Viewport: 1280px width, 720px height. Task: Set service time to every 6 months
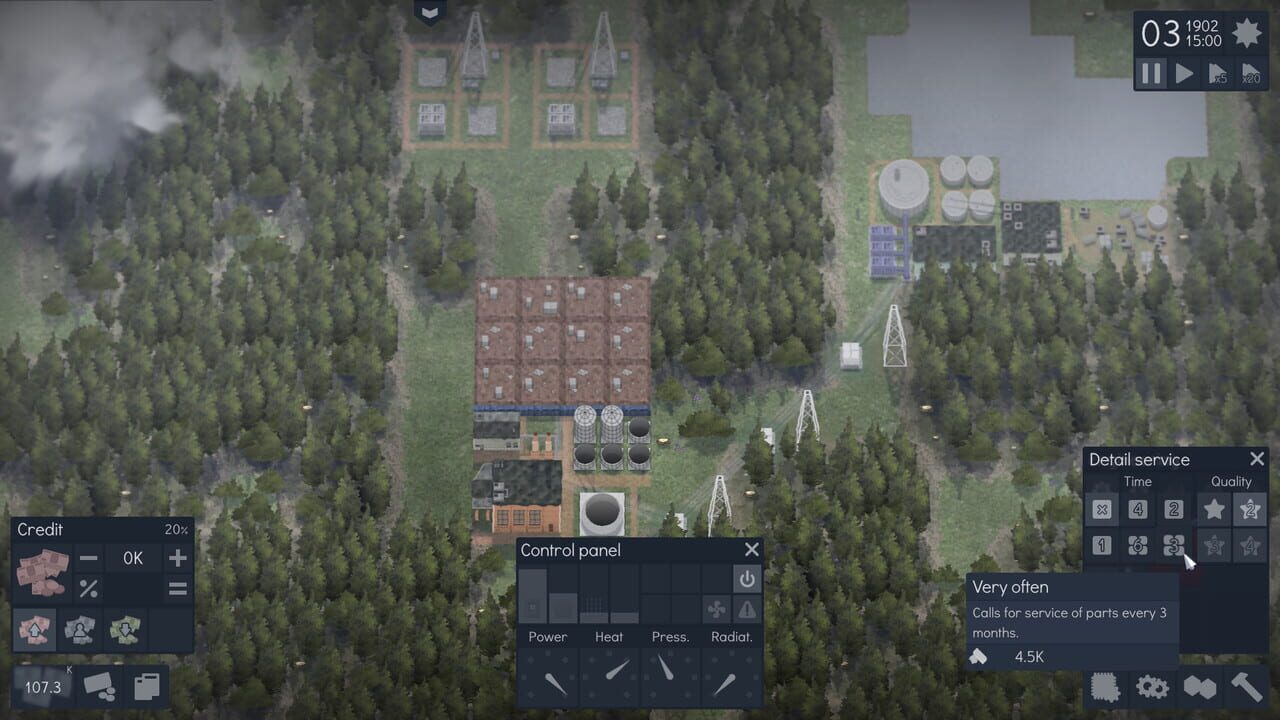pyautogui.click(x=1137, y=546)
